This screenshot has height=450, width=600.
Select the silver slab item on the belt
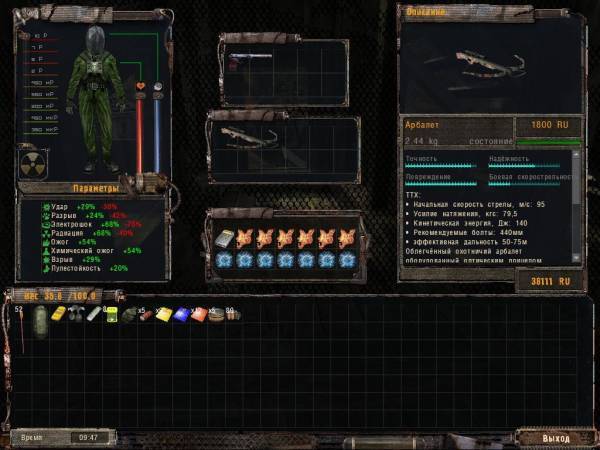click(x=223, y=239)
